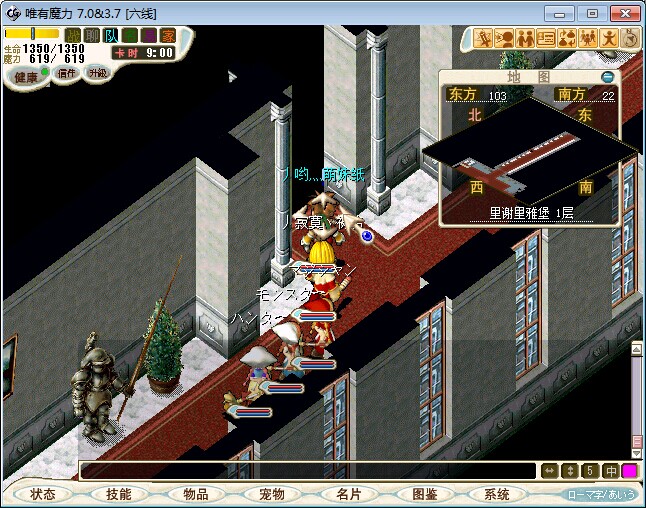Minimize the 地图 map panel
Image resolution: width=646 pixels, height=508 pixels.
[x=607, y=77]
